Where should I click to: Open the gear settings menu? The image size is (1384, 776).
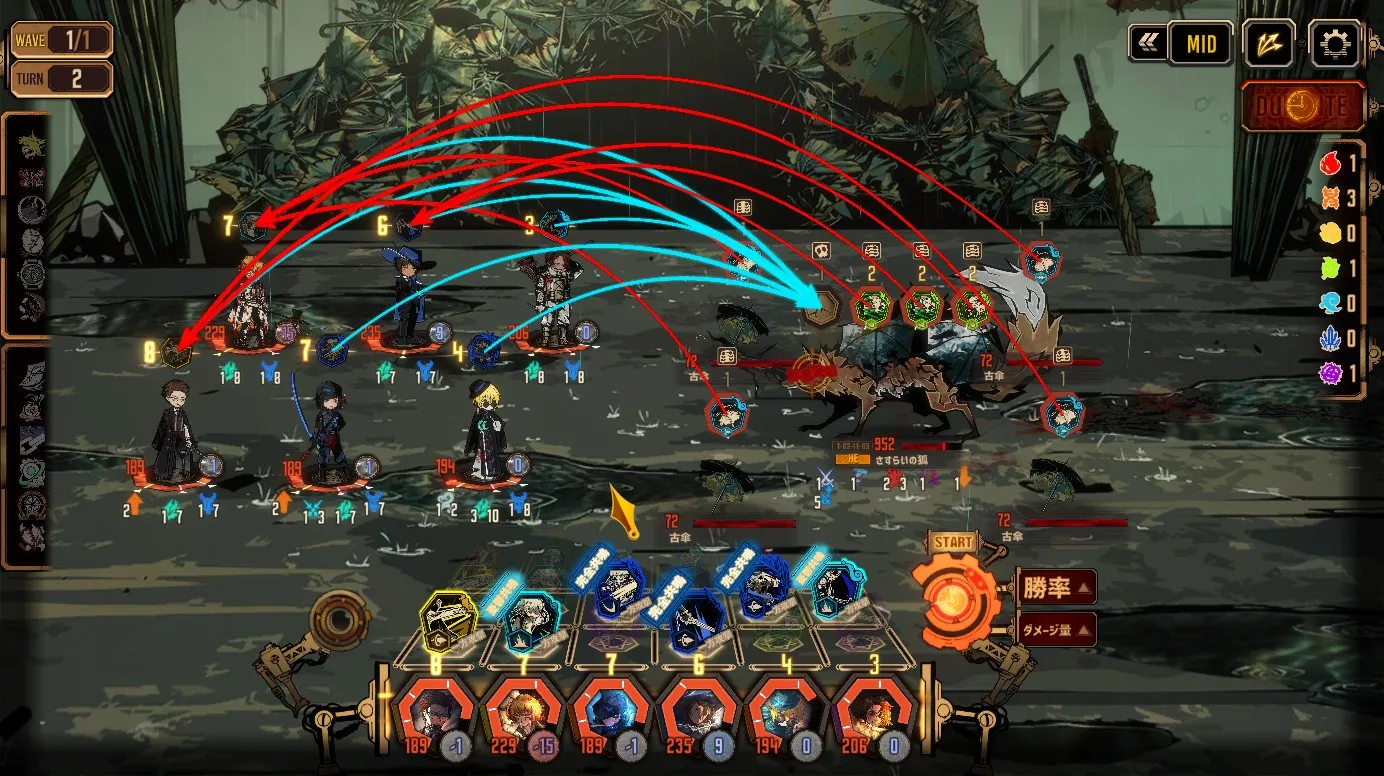click(x=1335, y=44)
